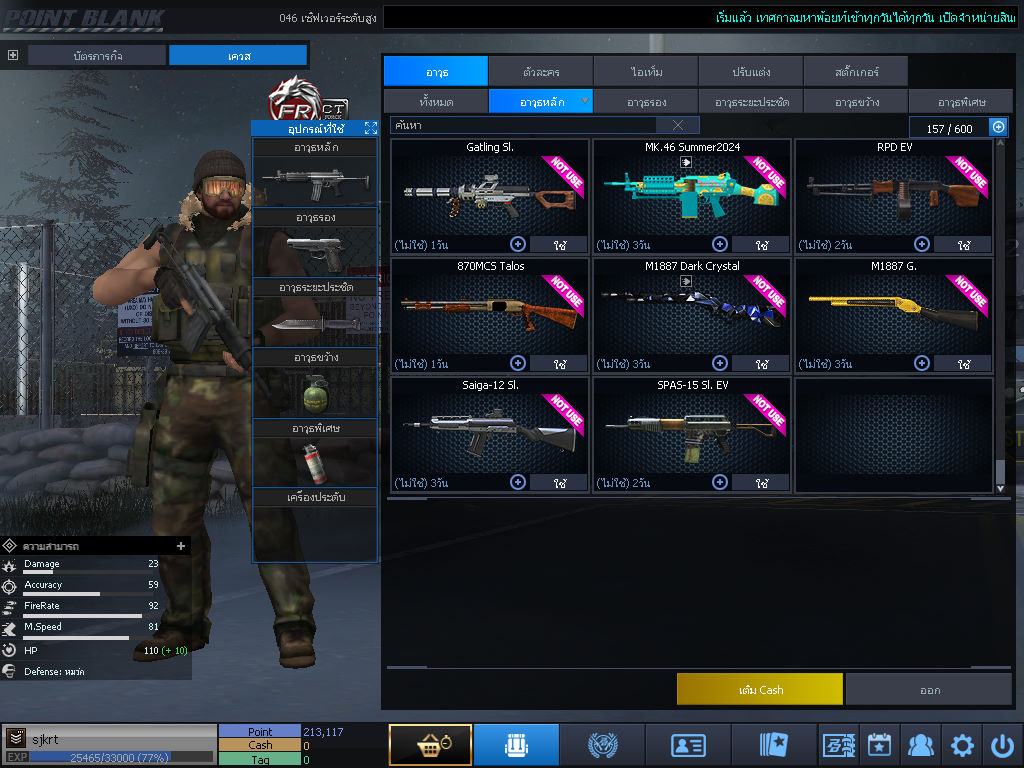Open the shop basket icon
1024x768 pixels.
(x=430, y=745)
